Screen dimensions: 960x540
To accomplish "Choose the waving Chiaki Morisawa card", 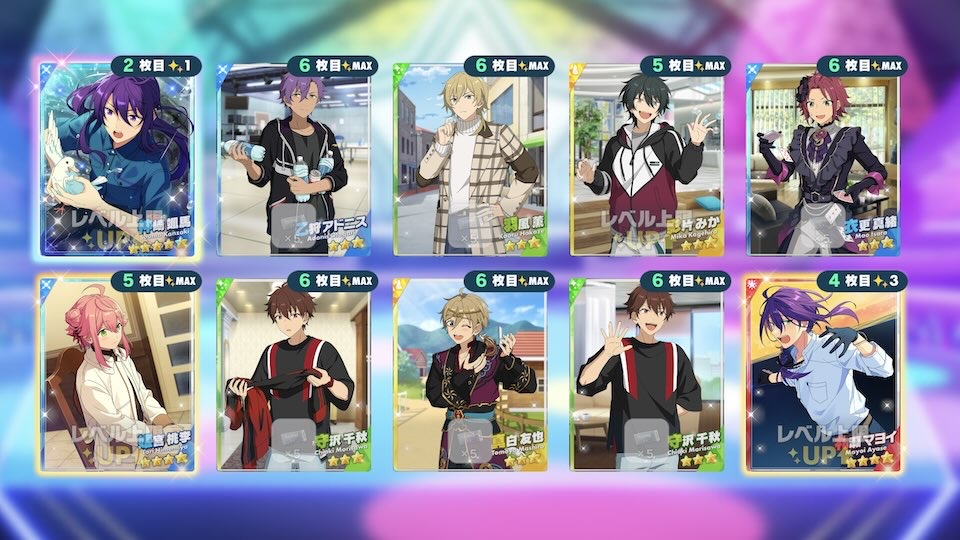I will click(x=648, y=375).
